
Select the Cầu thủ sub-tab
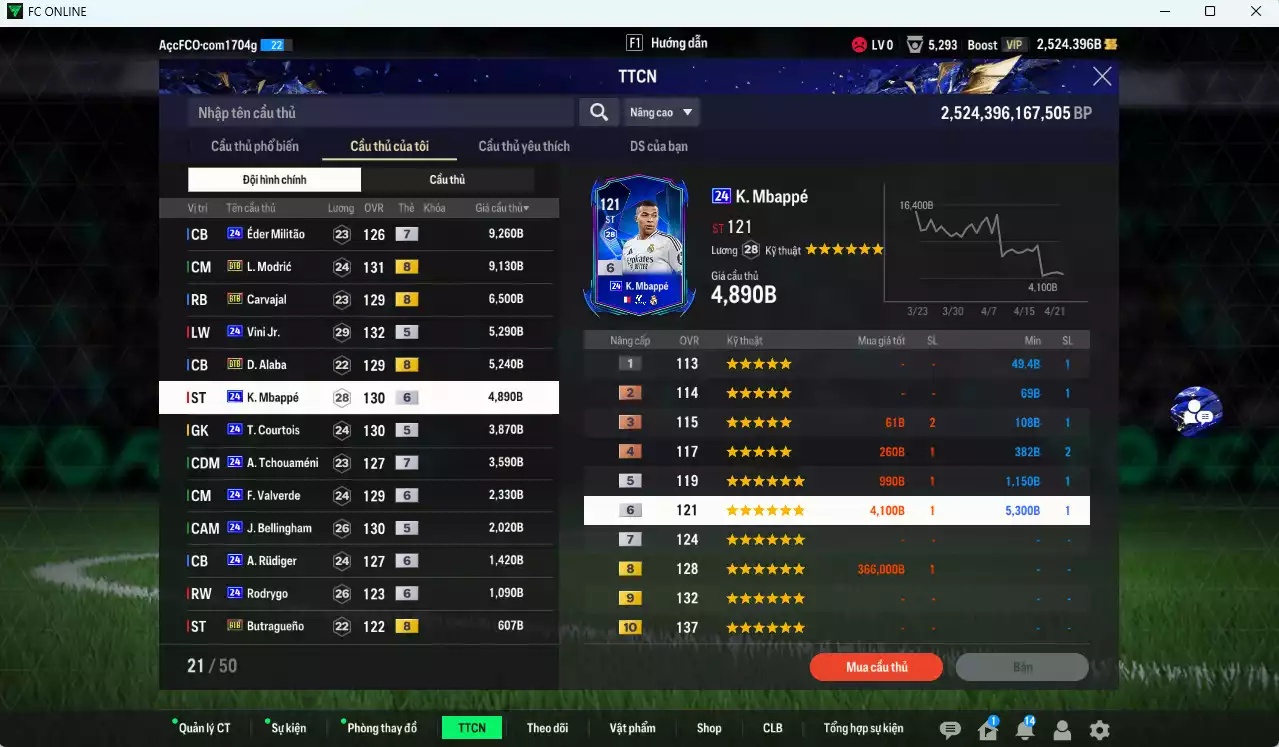pyautogui.click(x=447, y=180)
